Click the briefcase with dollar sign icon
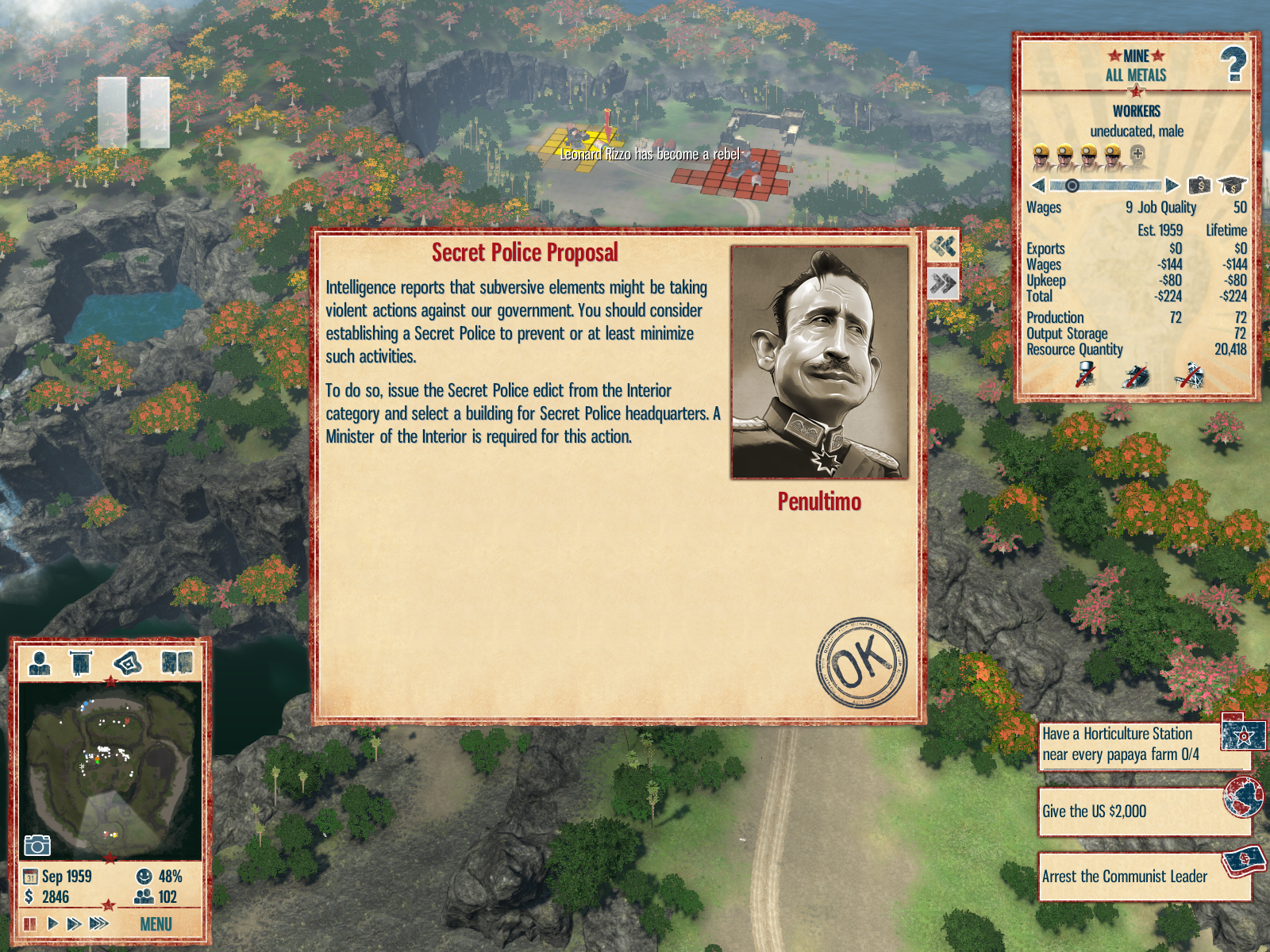Screen dimensions: 1270x952 click(1199, 186)
